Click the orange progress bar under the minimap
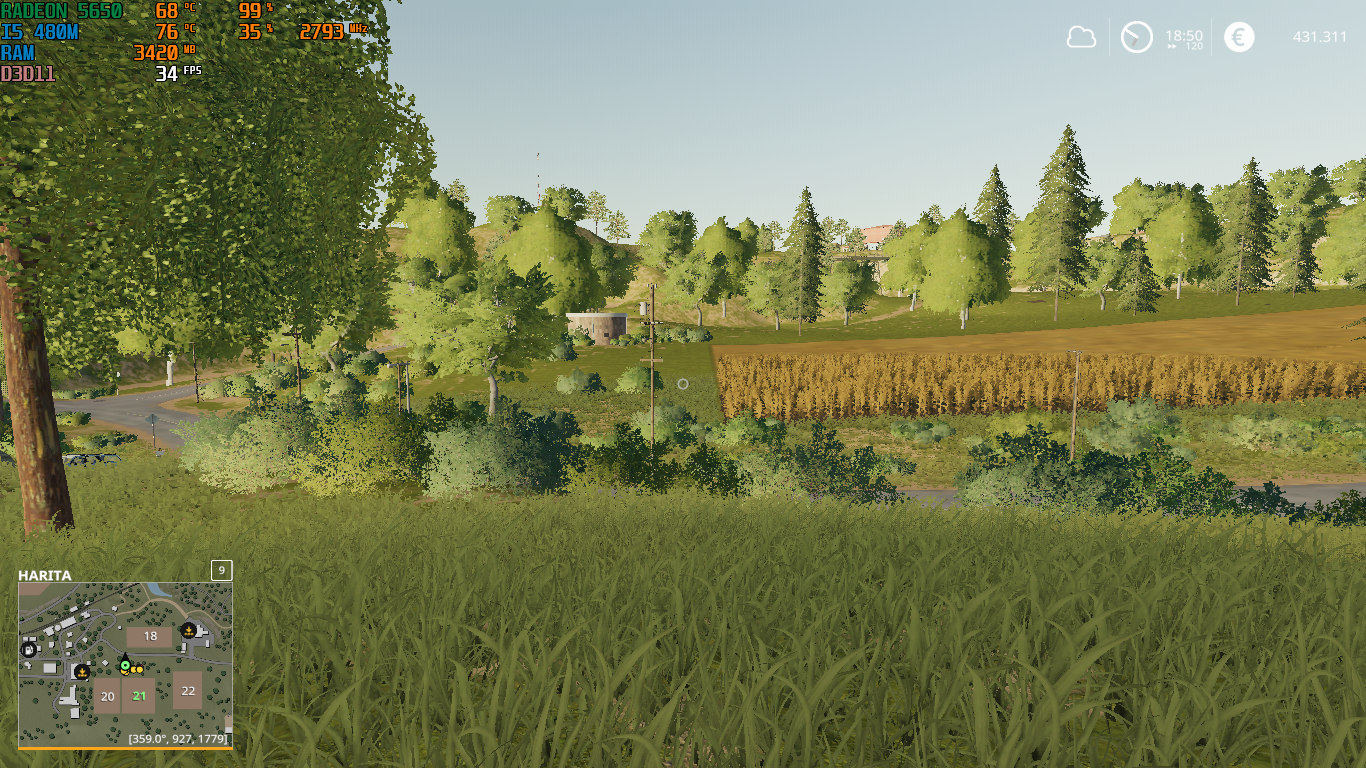 [126, 747]
